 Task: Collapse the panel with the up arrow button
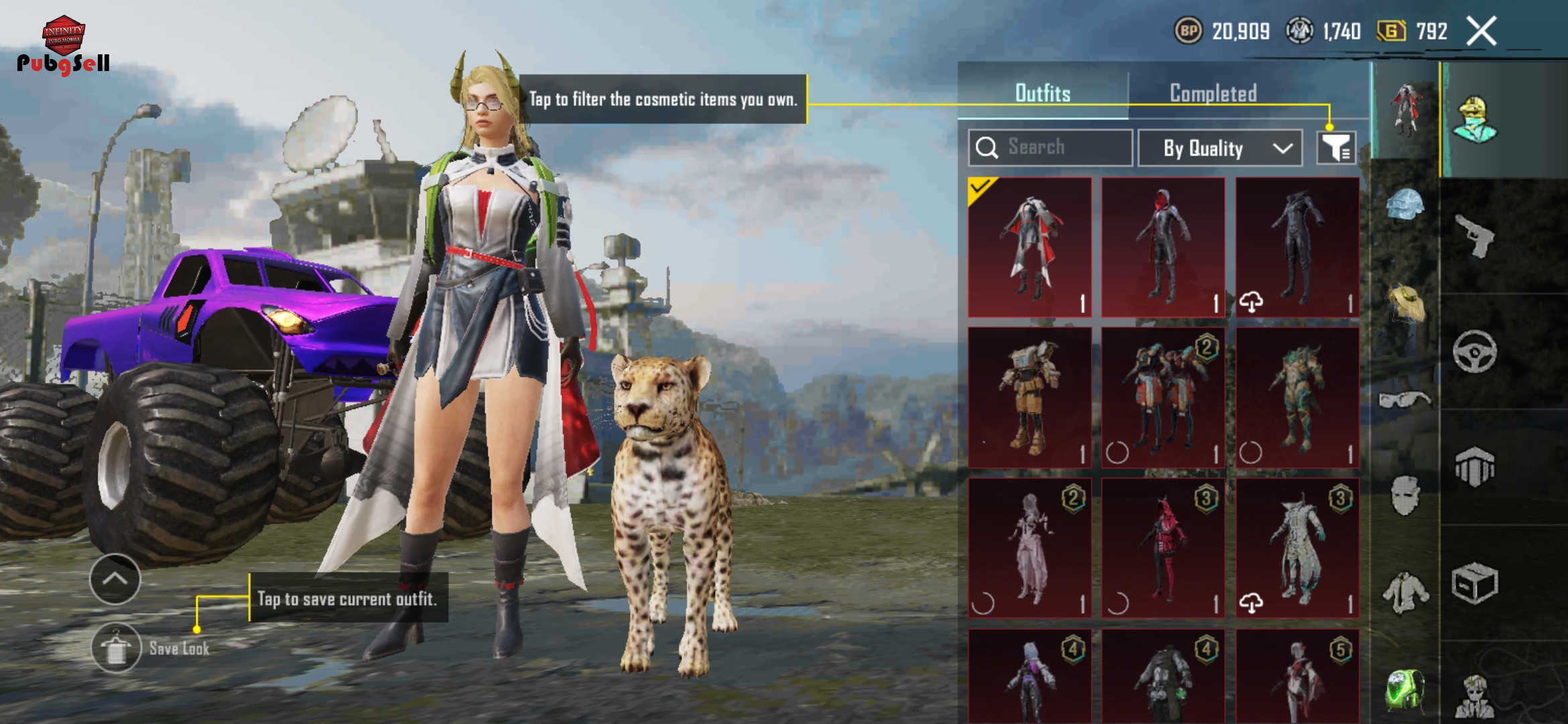coord(115,579)
